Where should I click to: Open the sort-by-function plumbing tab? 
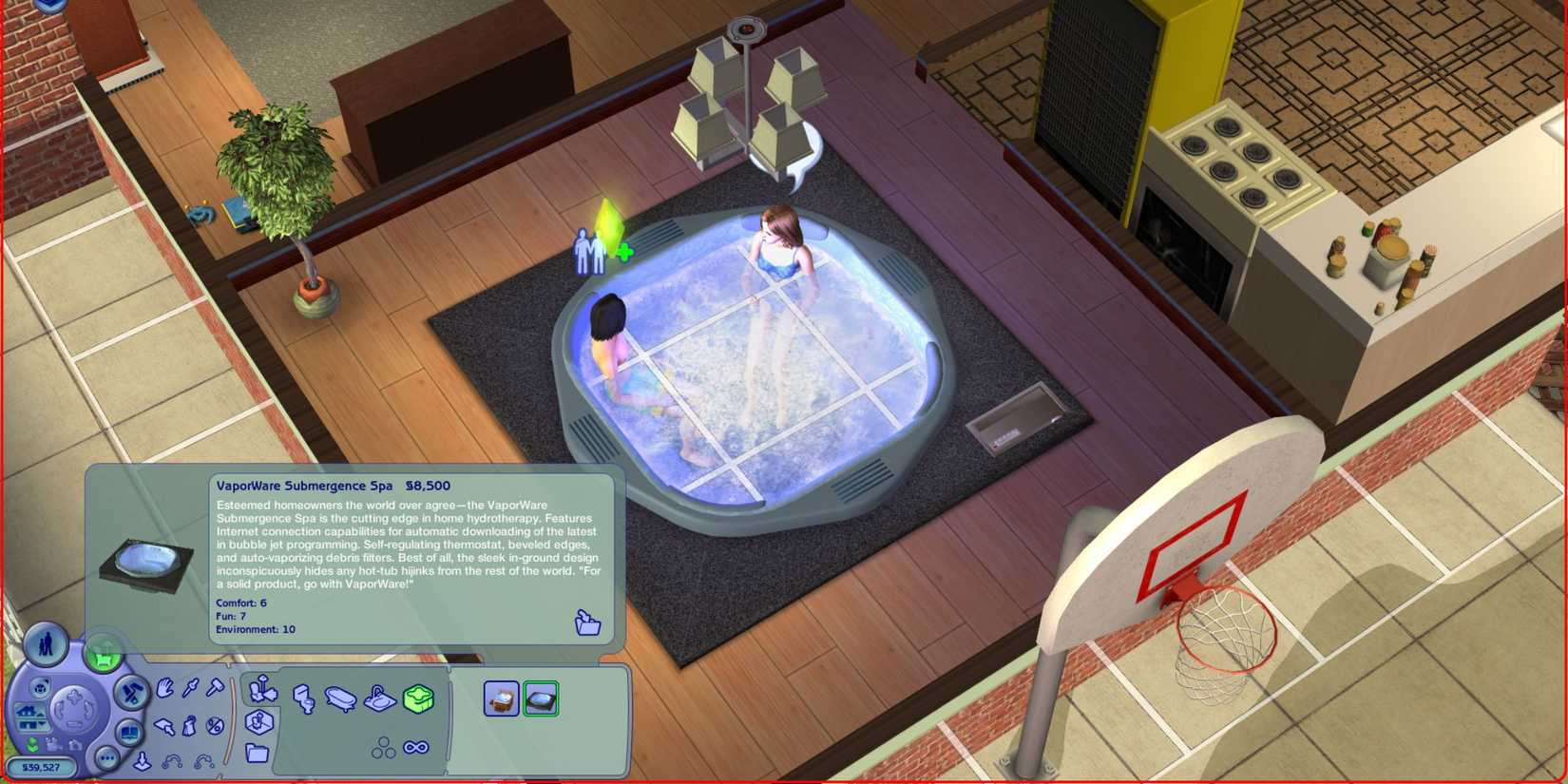coord(262,690)
